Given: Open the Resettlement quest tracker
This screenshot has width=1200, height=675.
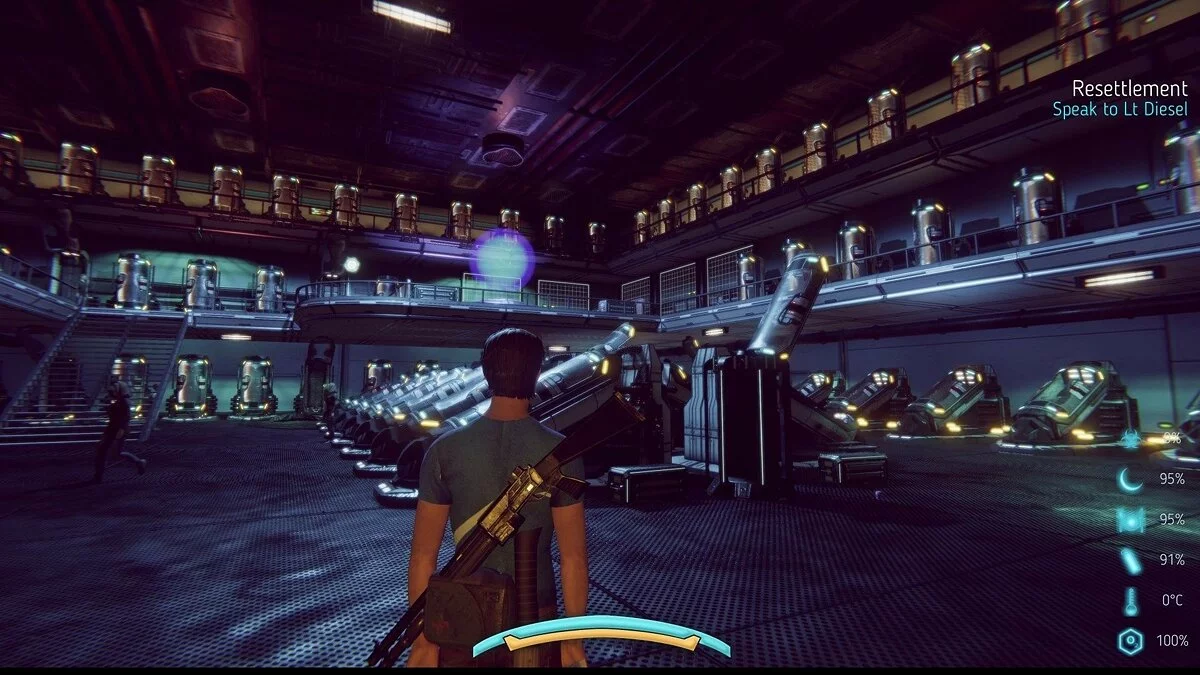Looking at the screenshot, I should click(1130, 88).
